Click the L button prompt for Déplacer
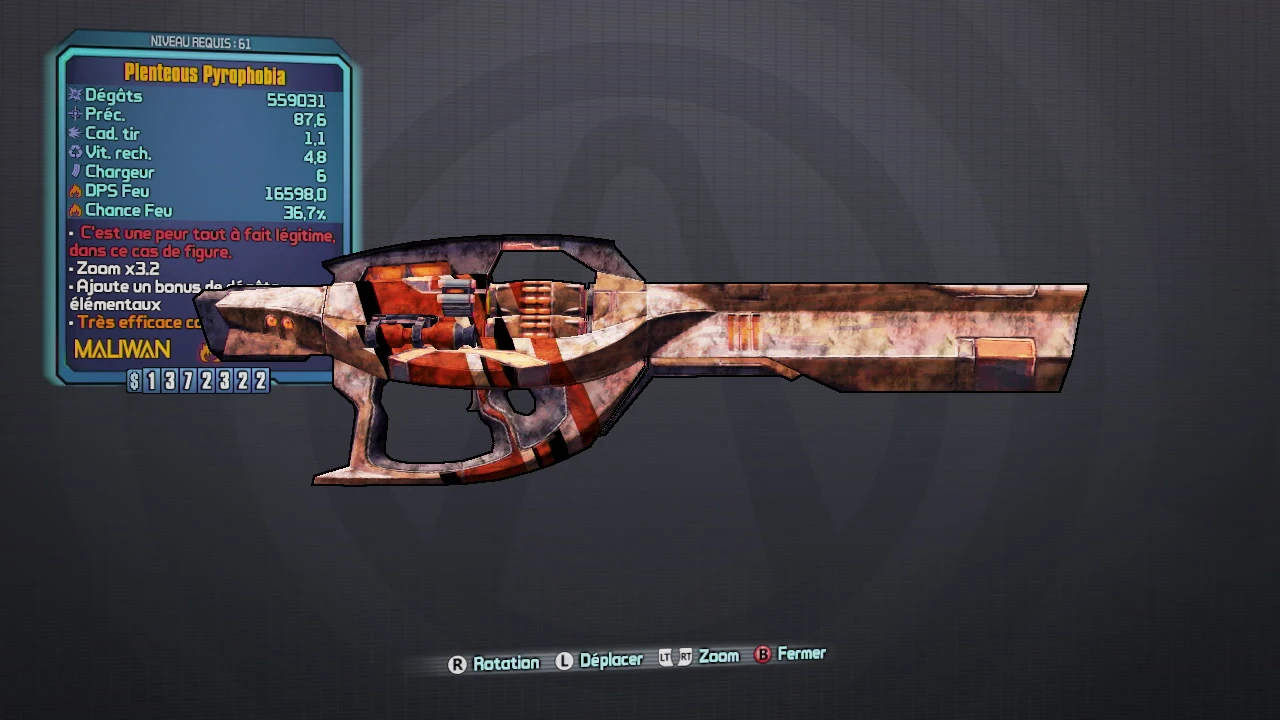Screen dimensions: 1280x720 click(563, 659)
